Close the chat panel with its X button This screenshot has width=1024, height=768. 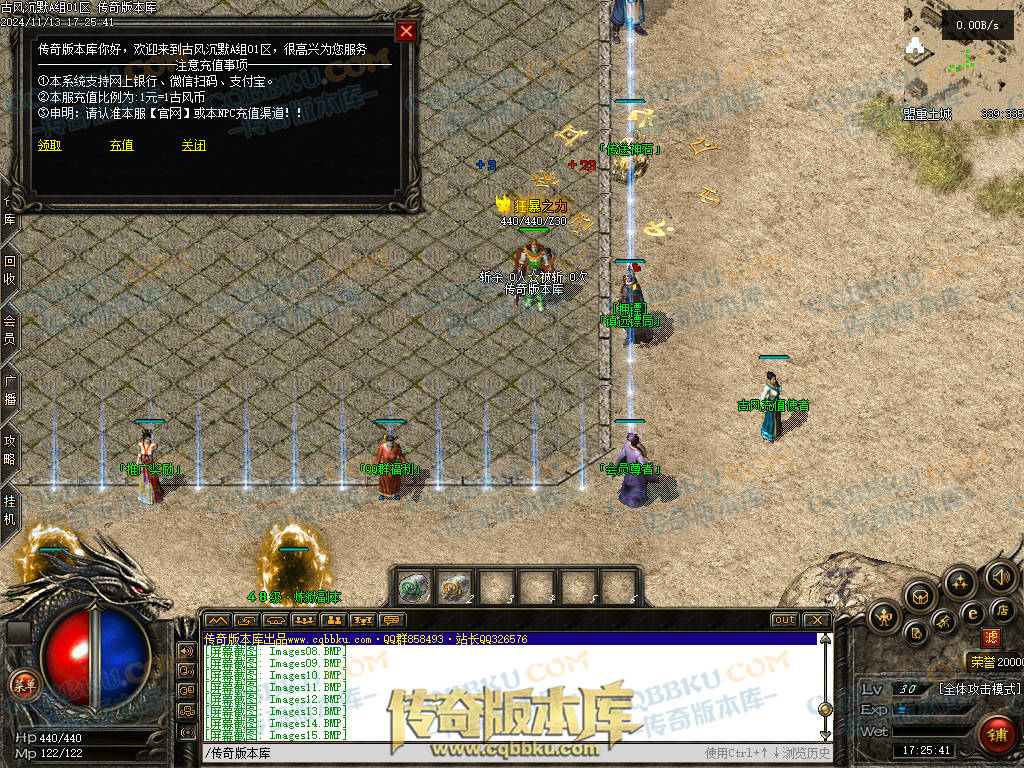(x=816, y=620)
